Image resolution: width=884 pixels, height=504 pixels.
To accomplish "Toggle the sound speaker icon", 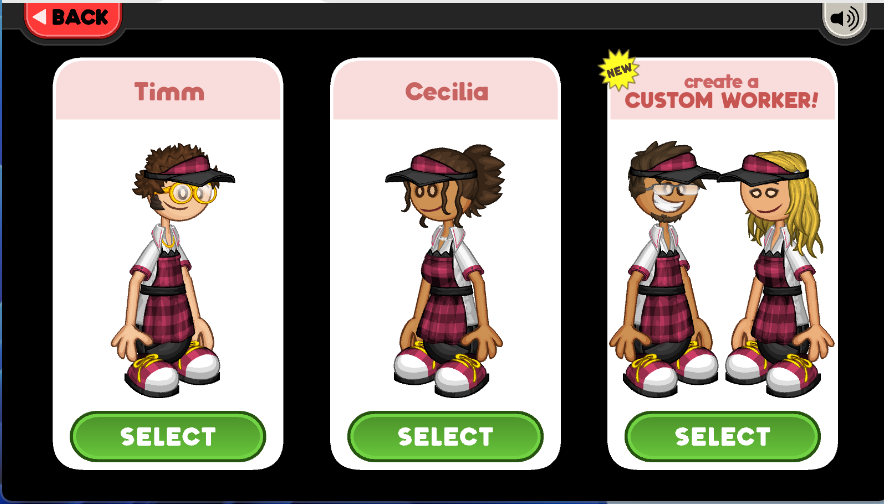I will (844, 18).
